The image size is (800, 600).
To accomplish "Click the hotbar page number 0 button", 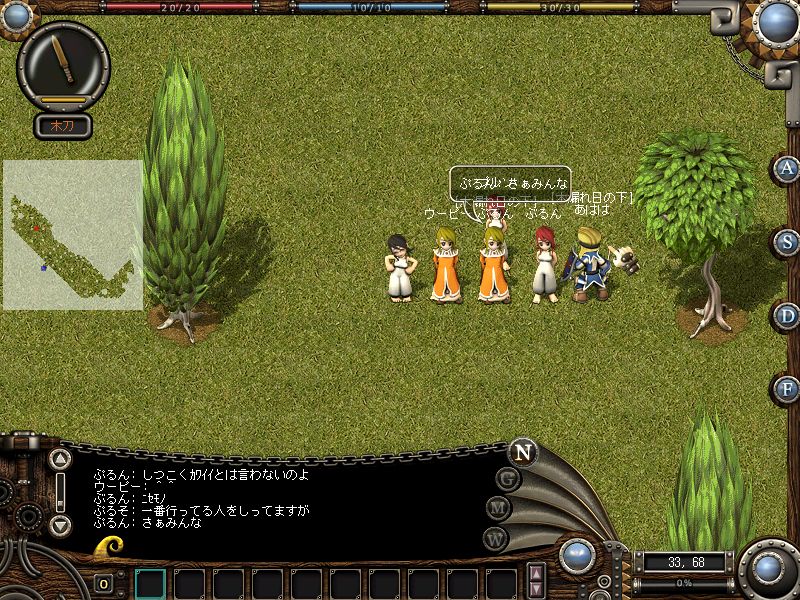I will [x=103, y=583].
